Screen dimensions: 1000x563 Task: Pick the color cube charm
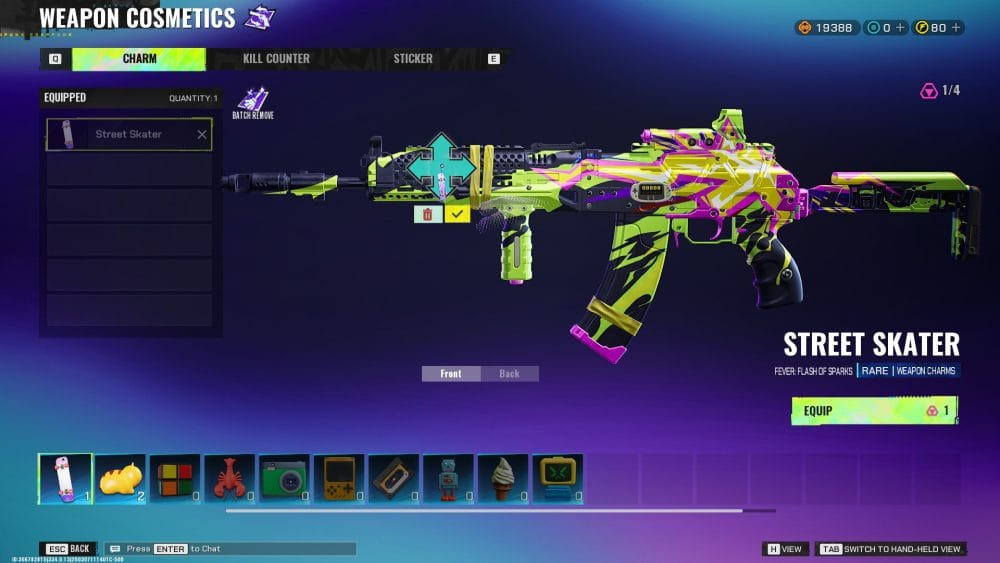(x=174, y=478)
